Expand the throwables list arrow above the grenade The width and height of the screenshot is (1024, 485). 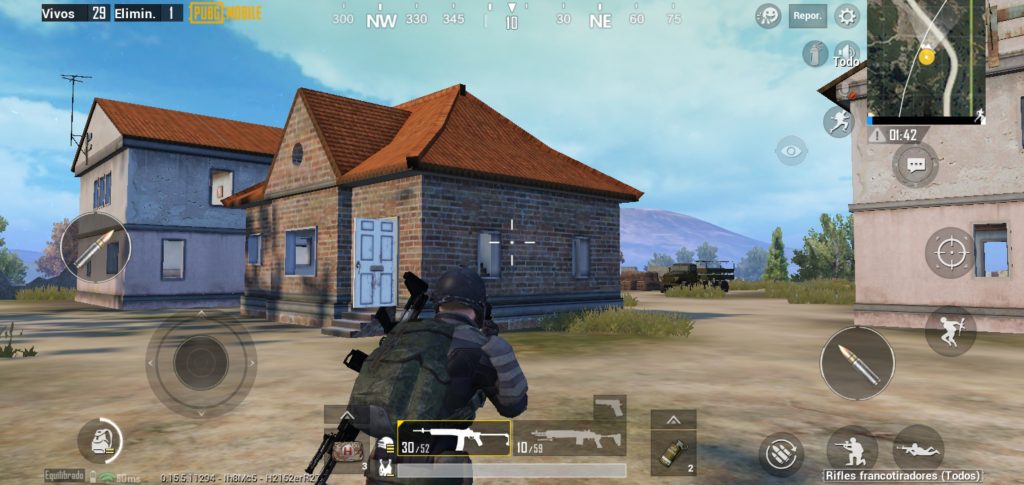click(x=673, y=420)
